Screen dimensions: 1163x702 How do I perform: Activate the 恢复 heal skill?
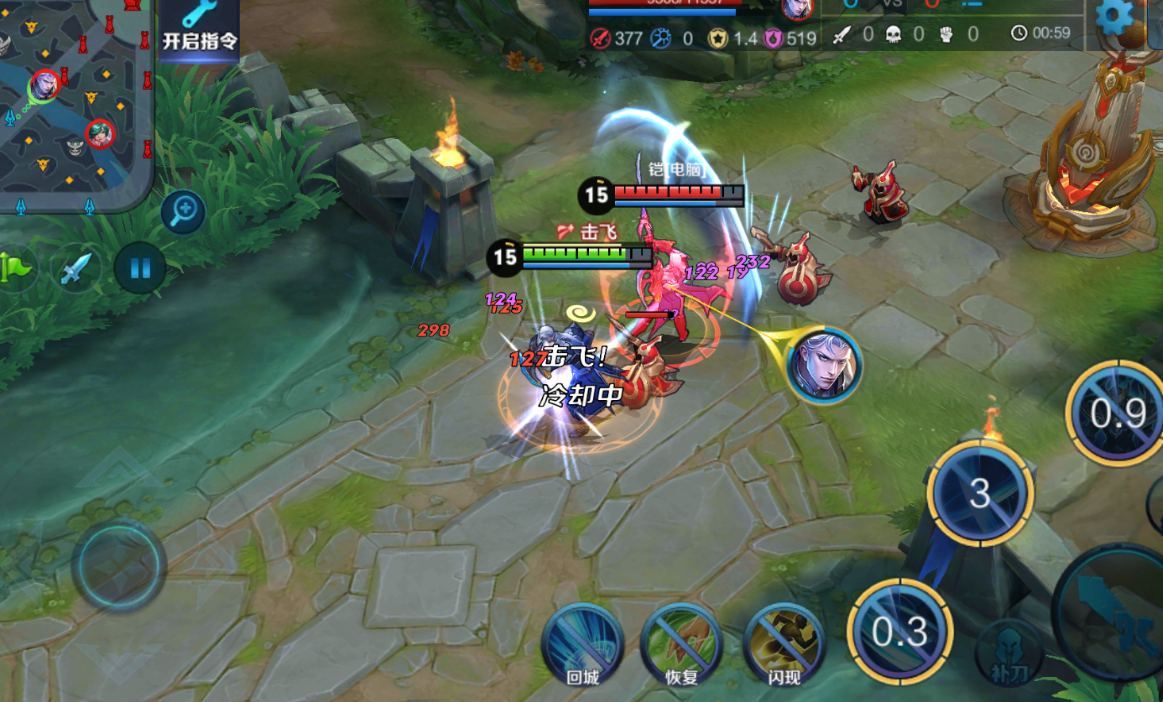point(681,645)
